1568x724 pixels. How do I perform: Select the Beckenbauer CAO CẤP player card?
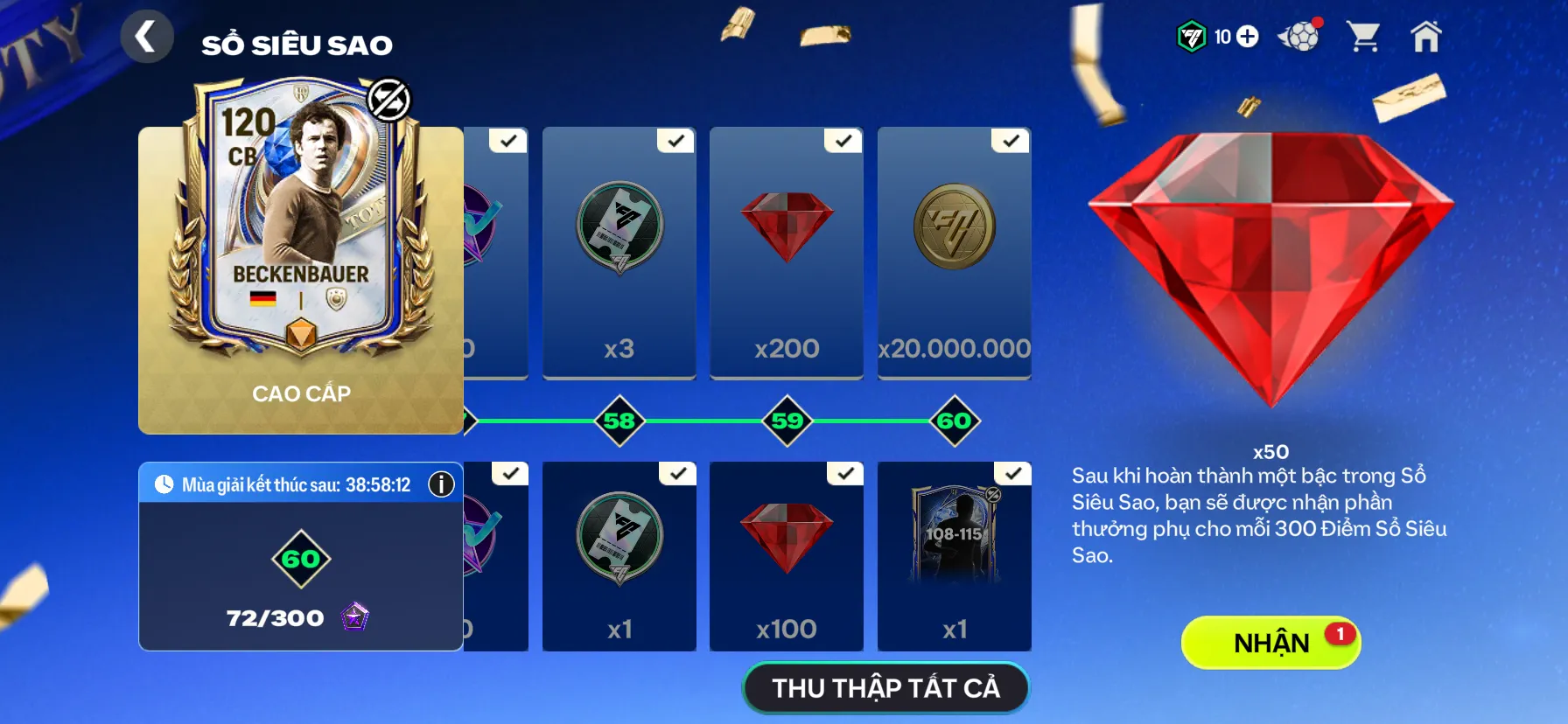coord(299,280)
